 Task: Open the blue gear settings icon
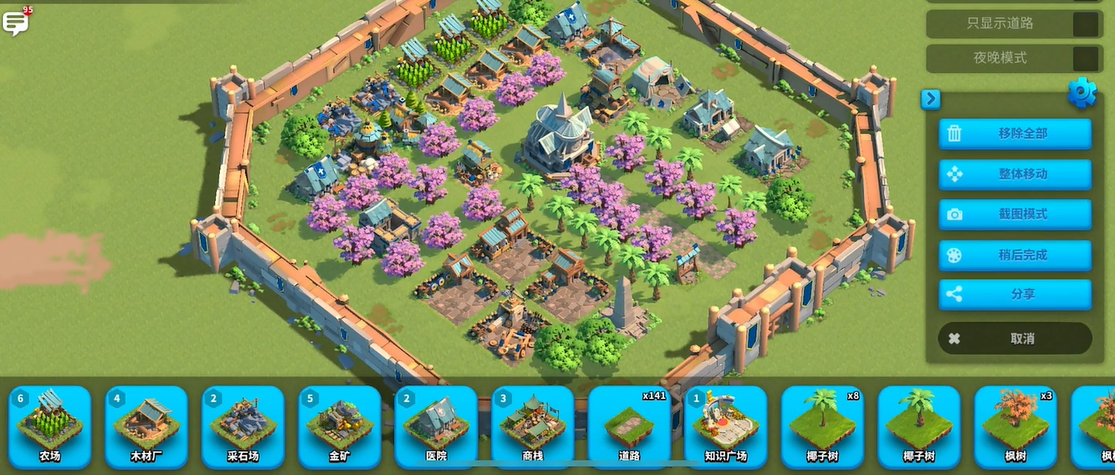tap(1082, 93)
